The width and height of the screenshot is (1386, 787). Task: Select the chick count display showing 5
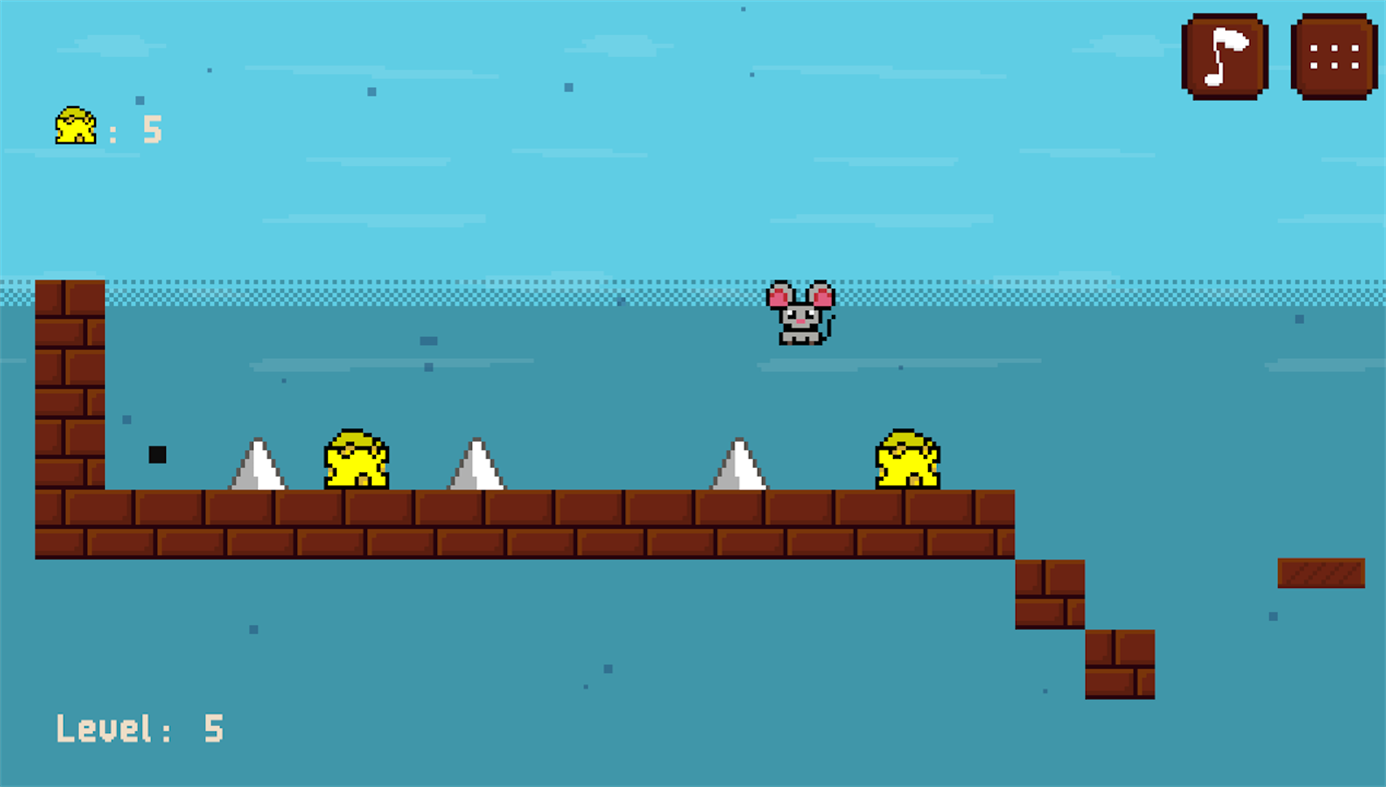point(110,128)
